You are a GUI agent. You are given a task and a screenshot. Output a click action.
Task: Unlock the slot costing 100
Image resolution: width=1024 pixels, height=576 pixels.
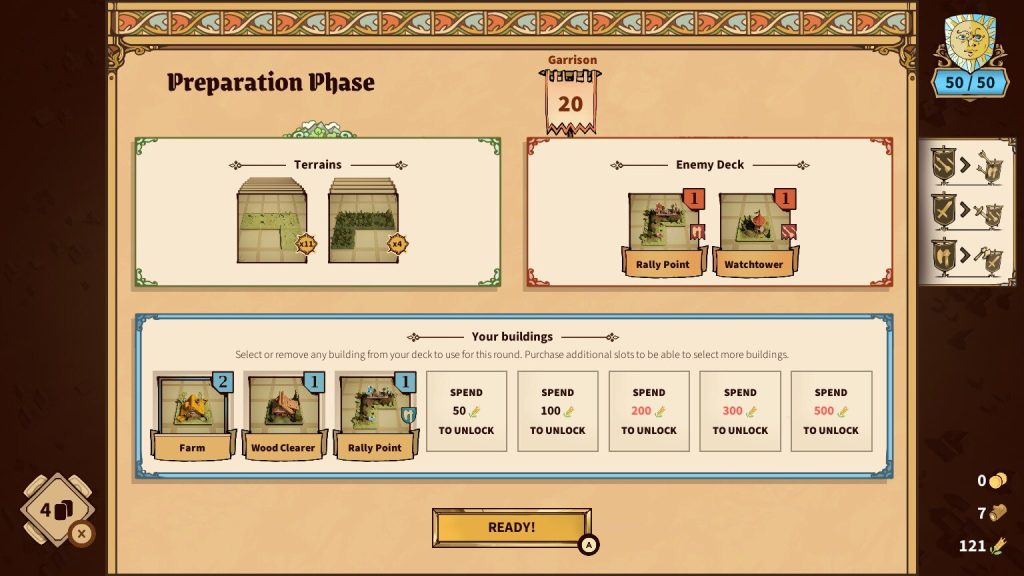click(557, 411)
